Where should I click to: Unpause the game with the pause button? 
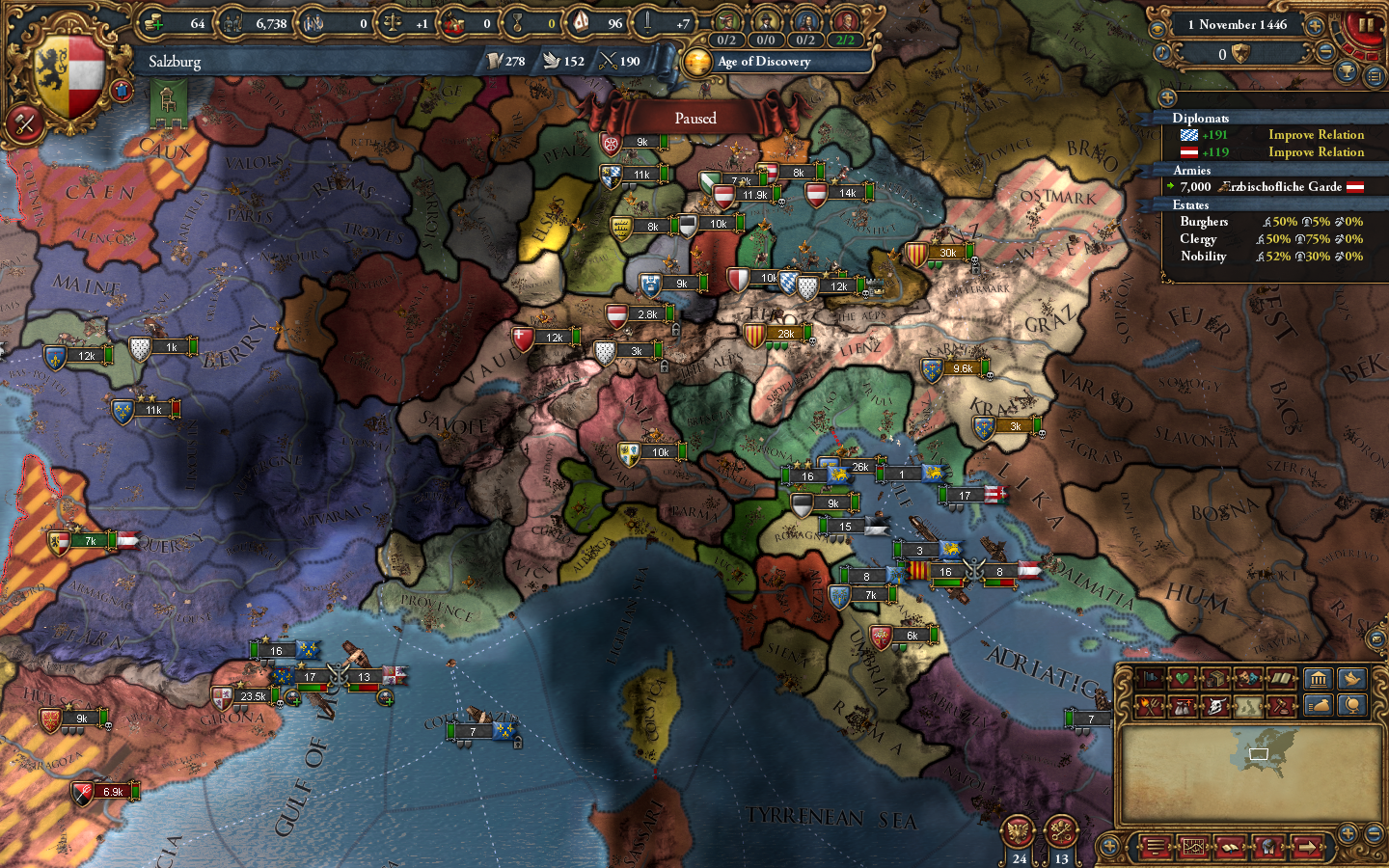(1366, 24)
